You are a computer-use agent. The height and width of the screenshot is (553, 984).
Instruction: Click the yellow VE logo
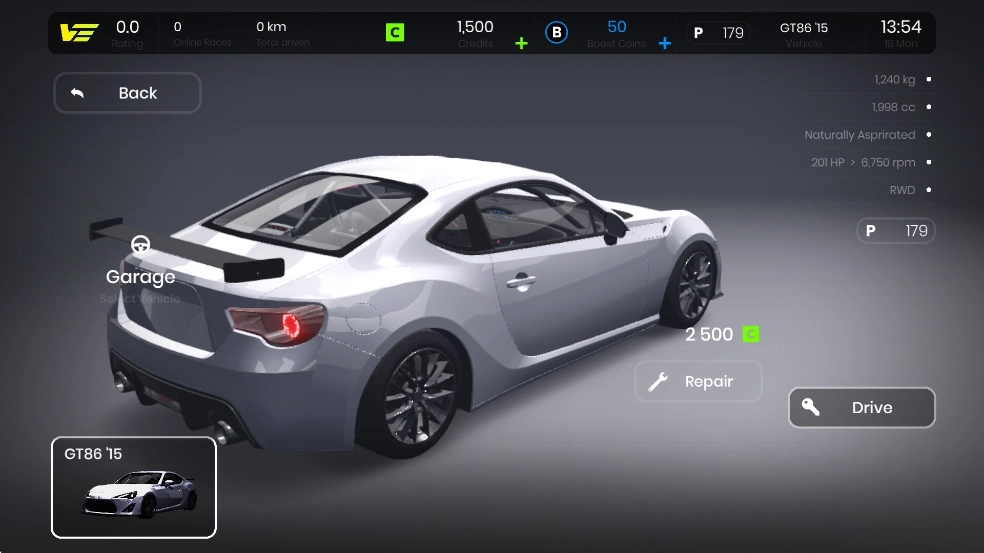tap(76, 33)
